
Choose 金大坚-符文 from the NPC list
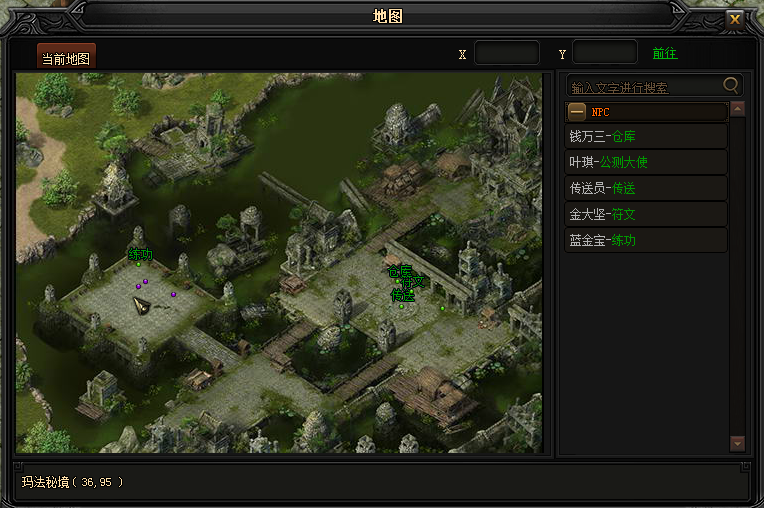[x=645, y=214]
